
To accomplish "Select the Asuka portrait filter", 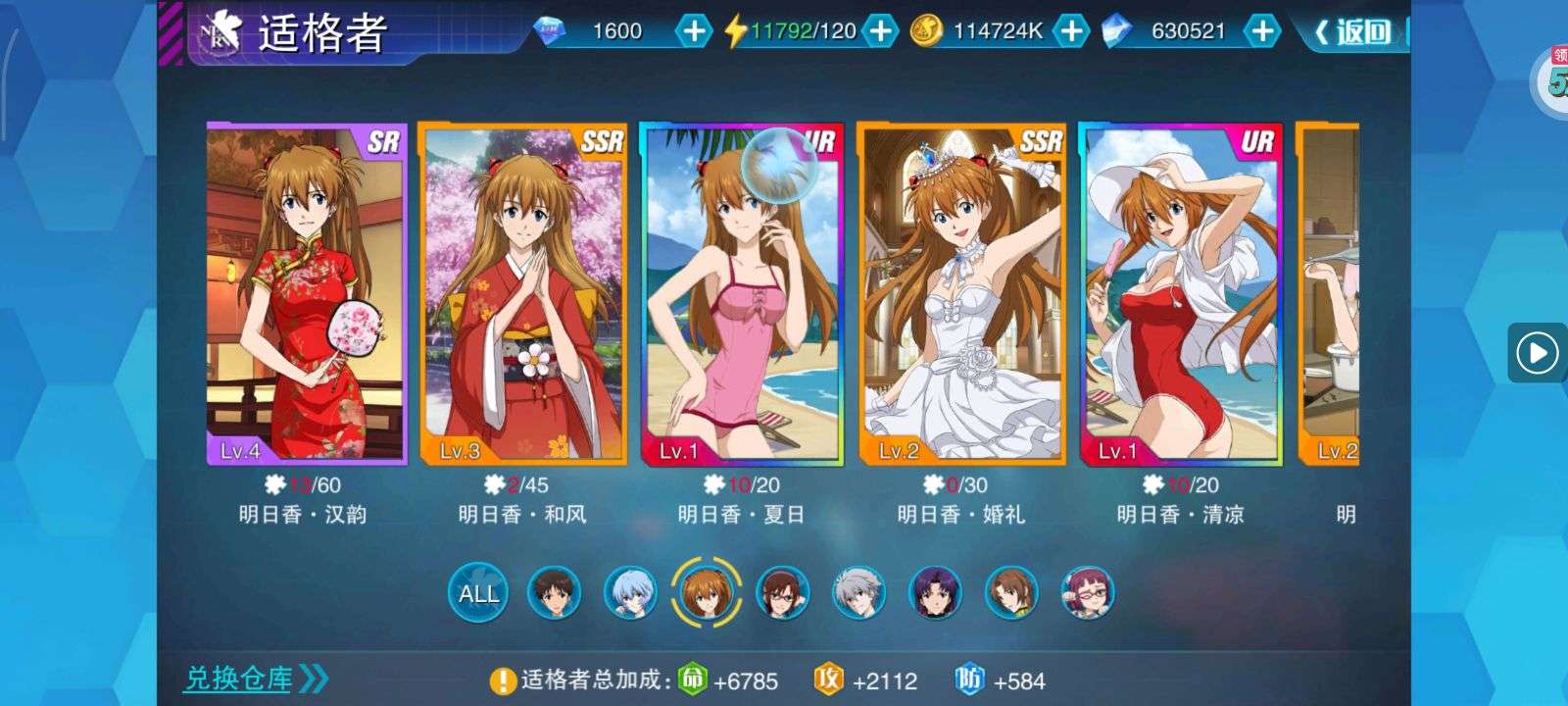I will 705,592.
